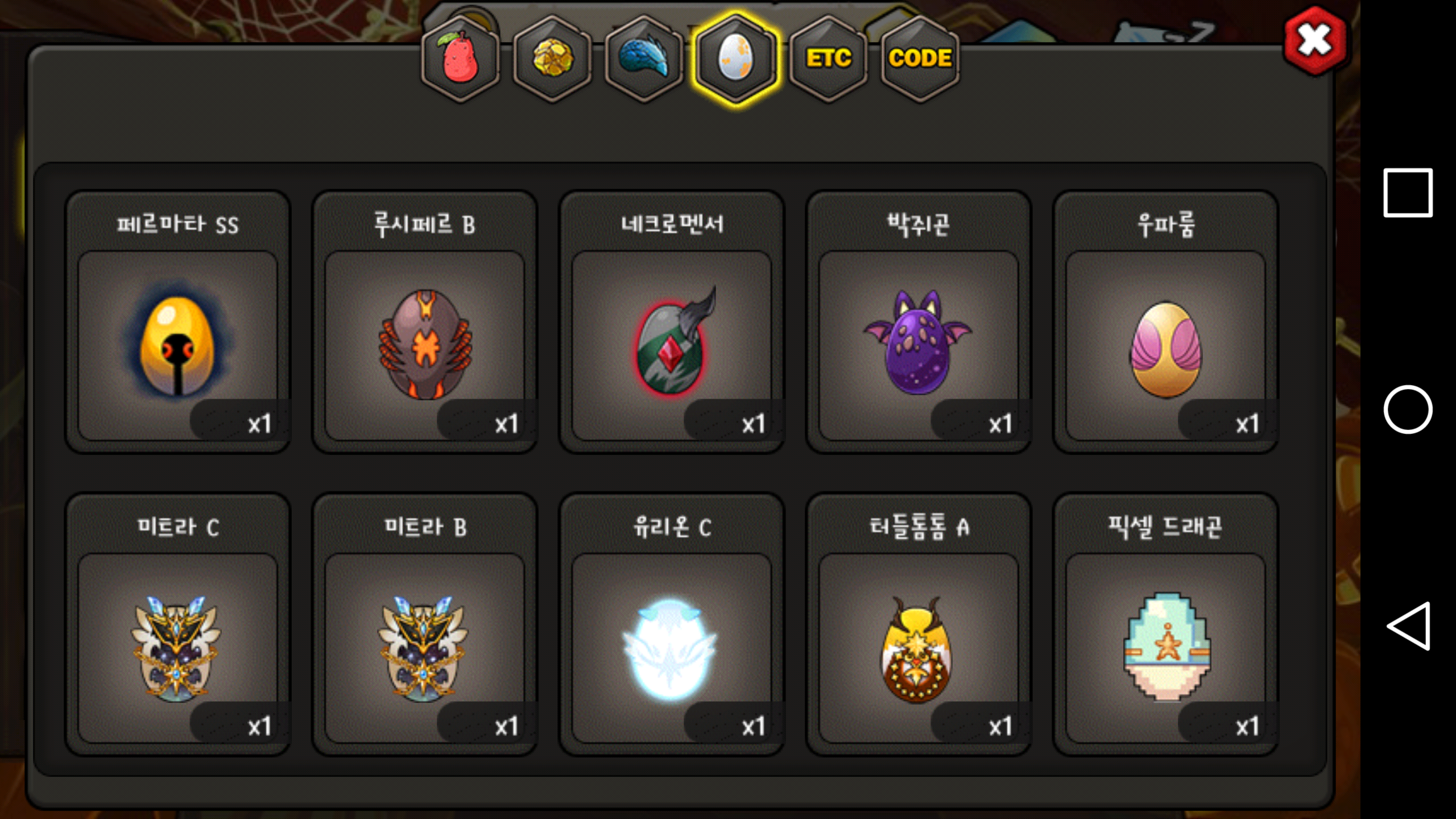The height and width of the screenshot is (819, 1456).
Task: Switch to the red fruit food tab
Action: tap(460, 59)
